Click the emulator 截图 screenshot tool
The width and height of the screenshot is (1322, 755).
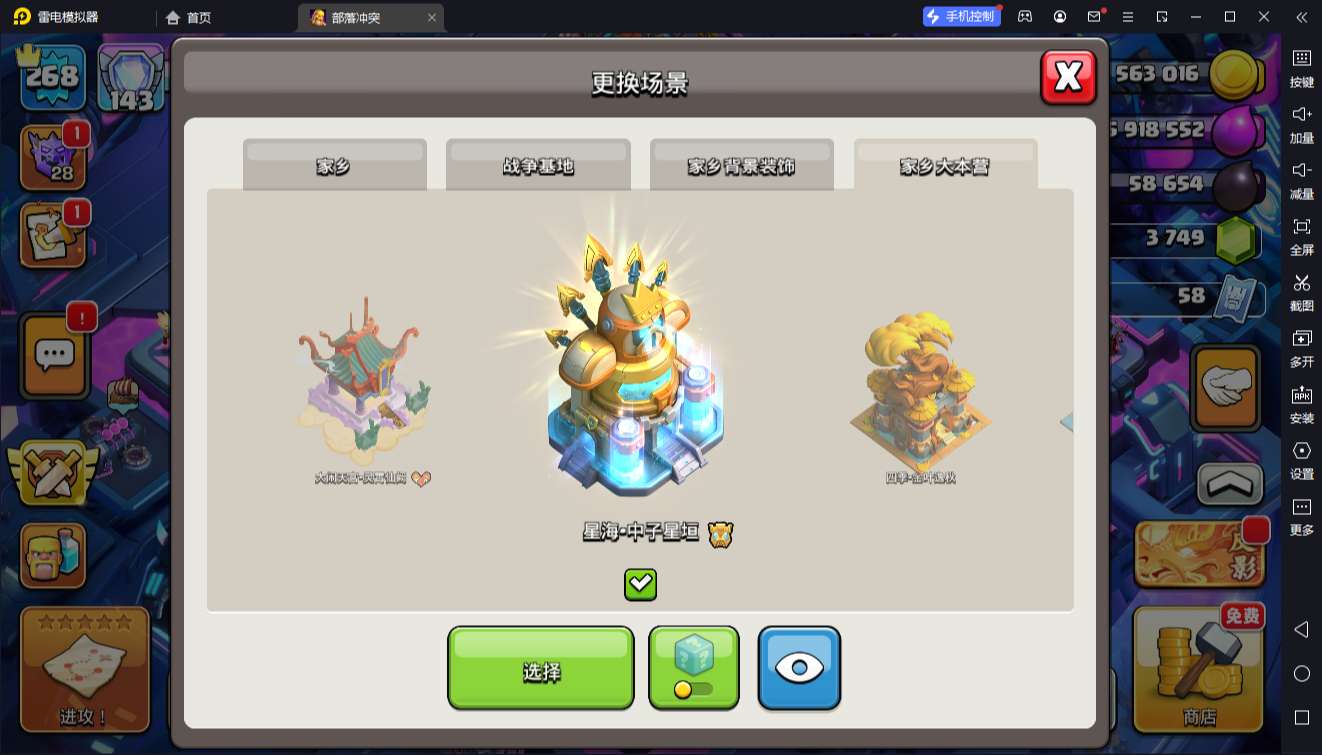click(x=1301, y=290)
